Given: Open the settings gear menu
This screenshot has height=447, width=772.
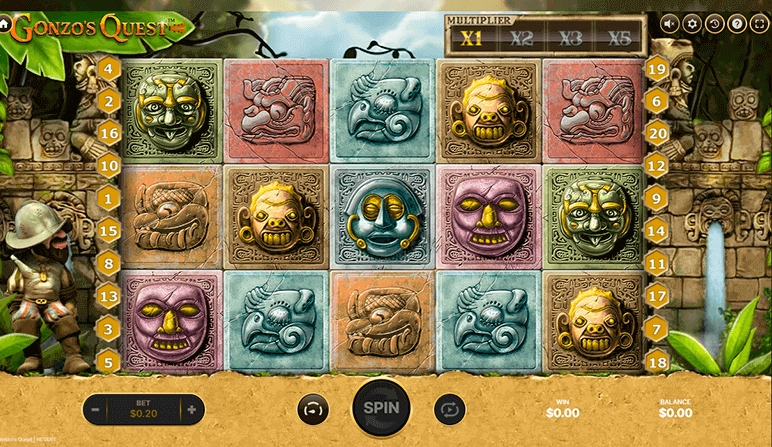Looking at the screenshot, I should click(692, 24).
